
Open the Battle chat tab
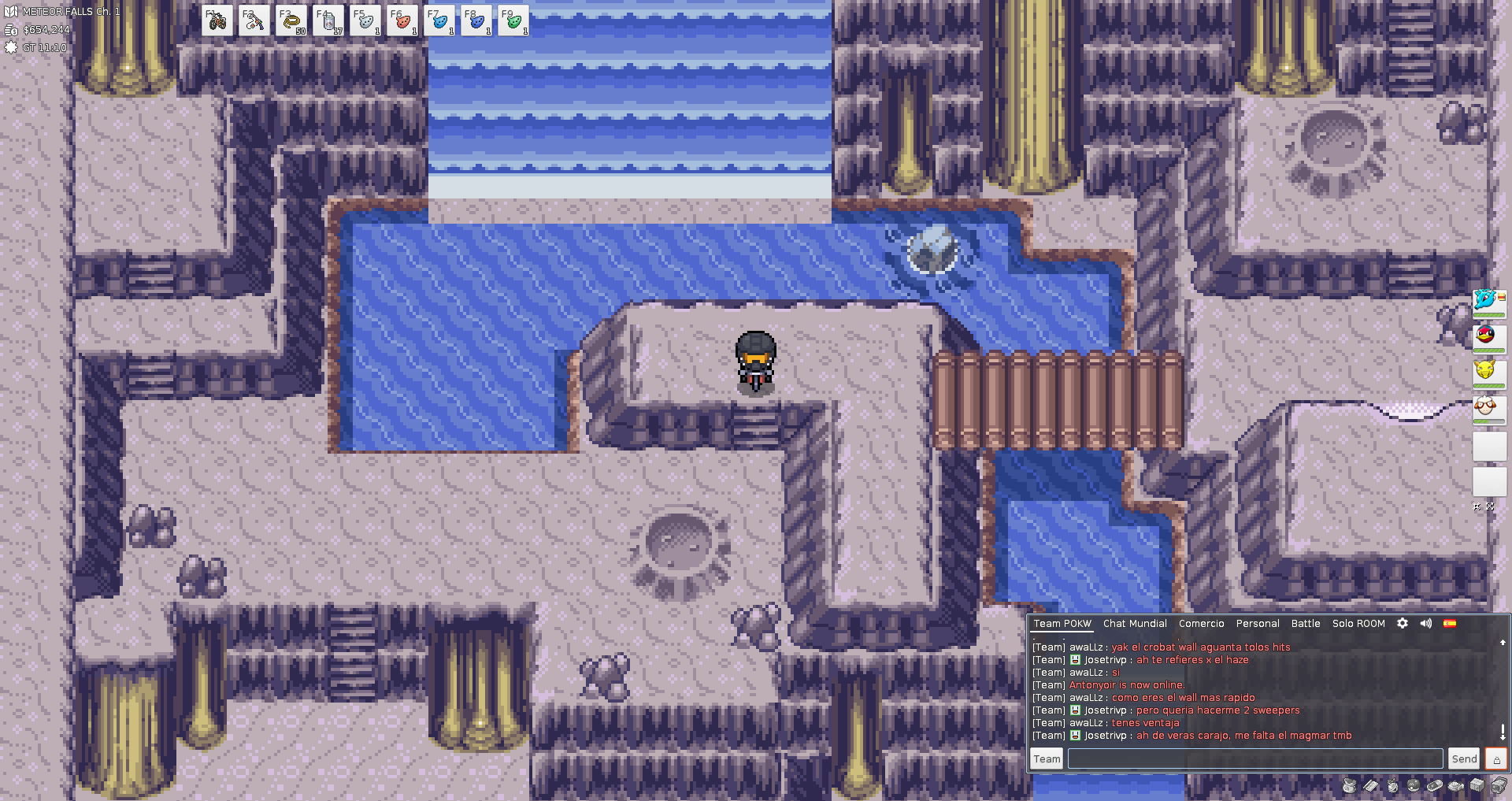pyautogui.click(x=1306, y=624)
